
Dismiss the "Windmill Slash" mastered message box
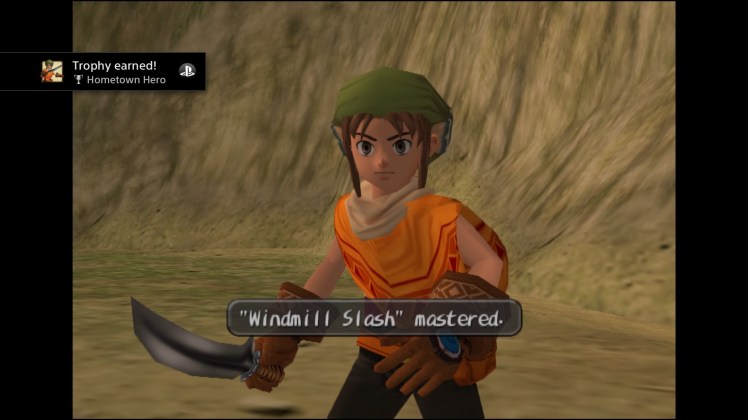(374, 319)
